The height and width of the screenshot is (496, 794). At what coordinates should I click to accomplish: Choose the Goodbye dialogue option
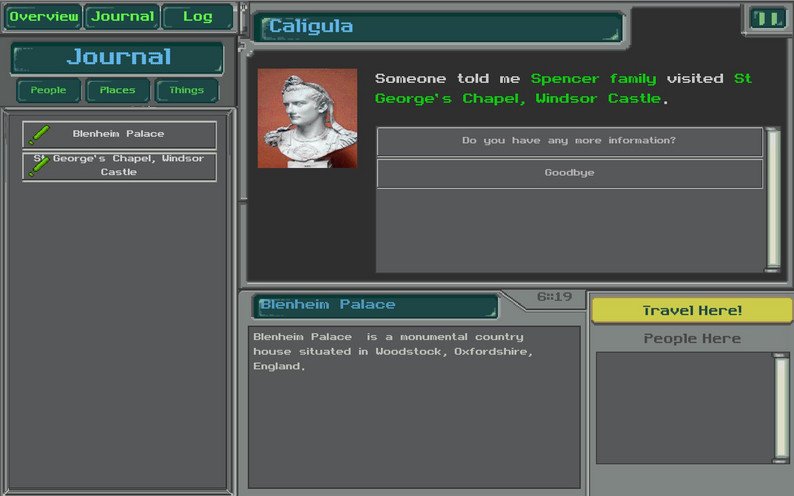(x=569, y=173)
